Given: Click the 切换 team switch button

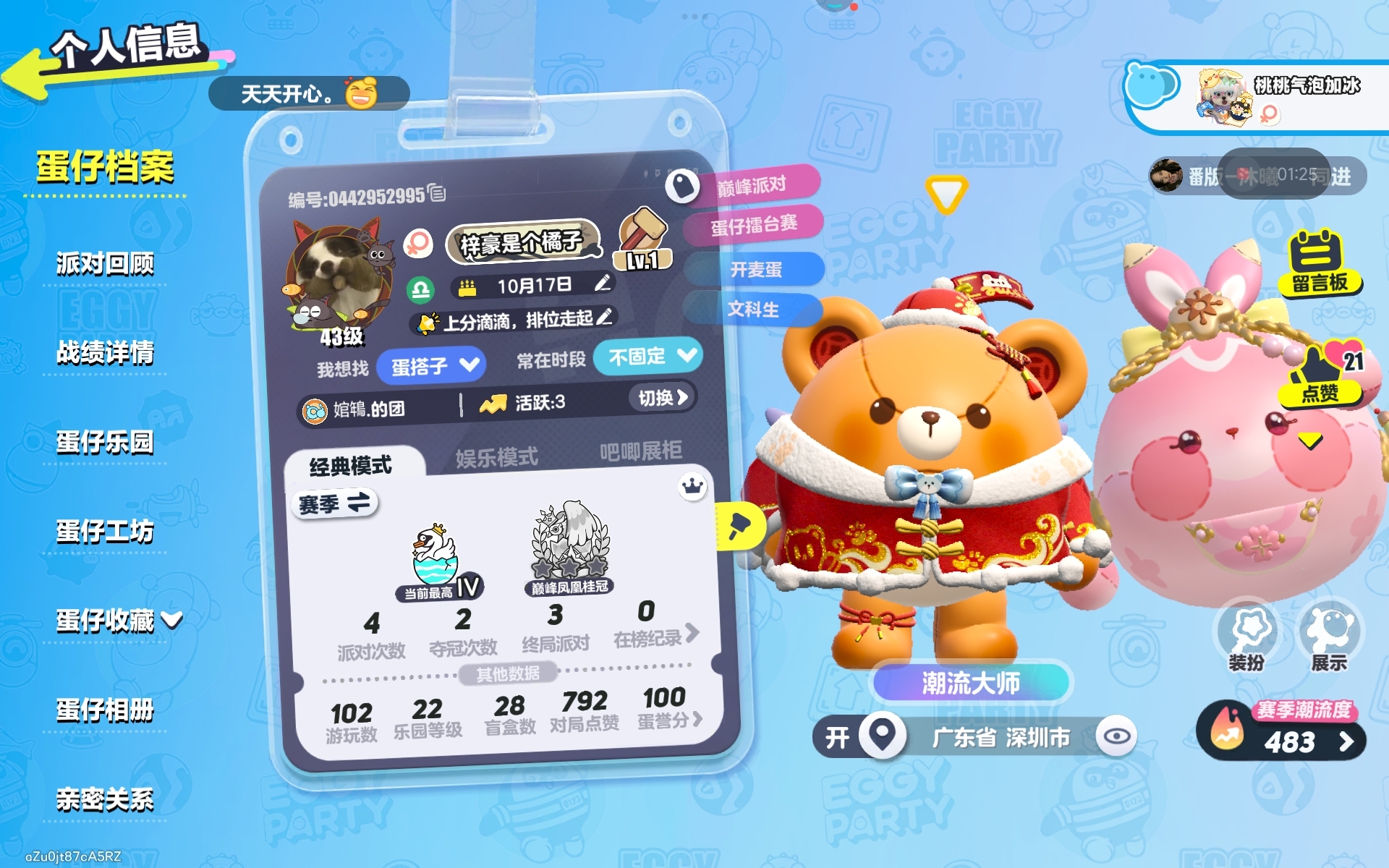Looking at the screenshot, I should click(x=662, y=397).
